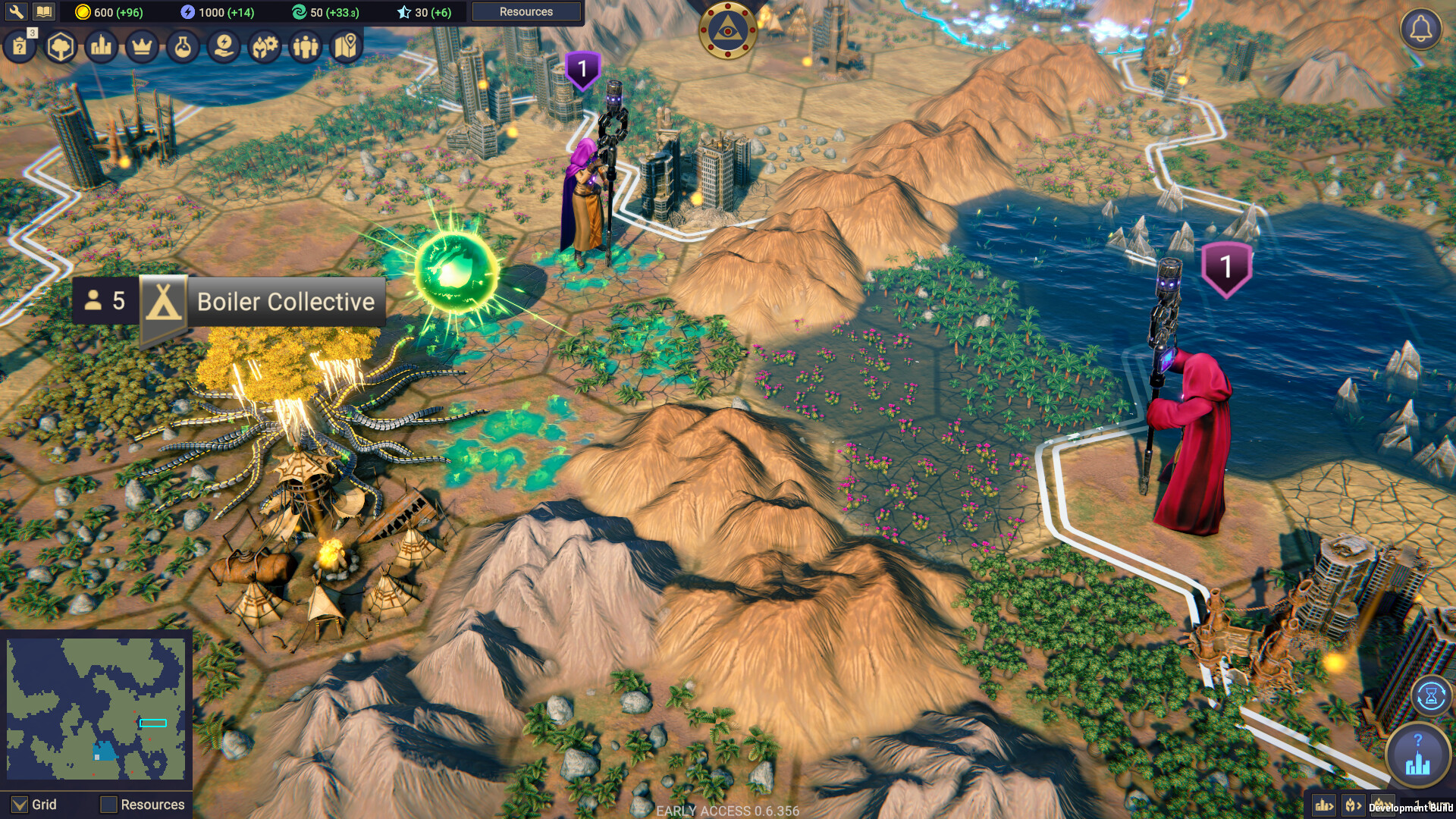Enable the Resources overlay checkbox
Image resolution: width=1456 pixels, height=819 pixels.
tap(108, 805)
